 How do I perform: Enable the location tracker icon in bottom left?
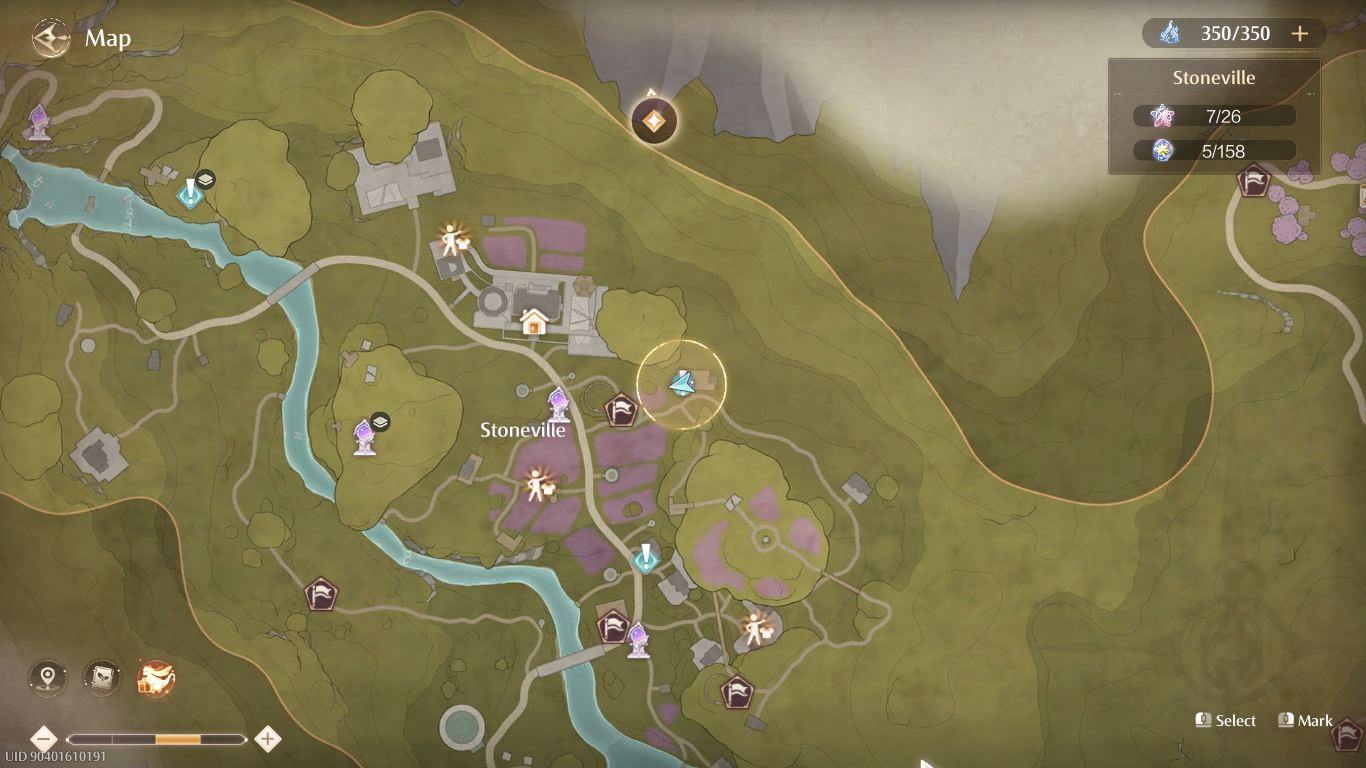pos(46,677)
